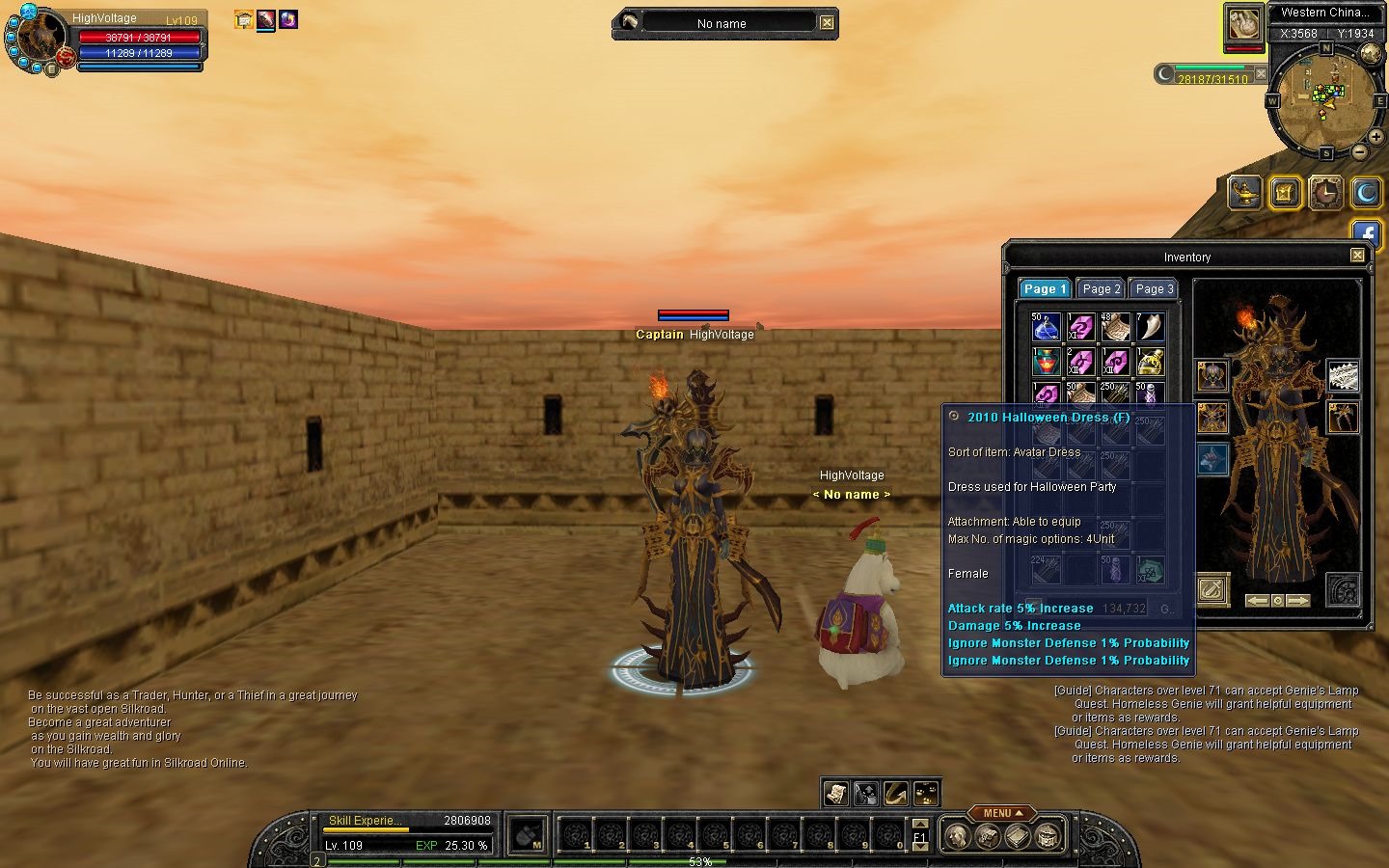Image resolution: width=1389 pixels, height=868 pixels.
Task: Open the Genie's Lamp icon
Action: click(1244, 193)
